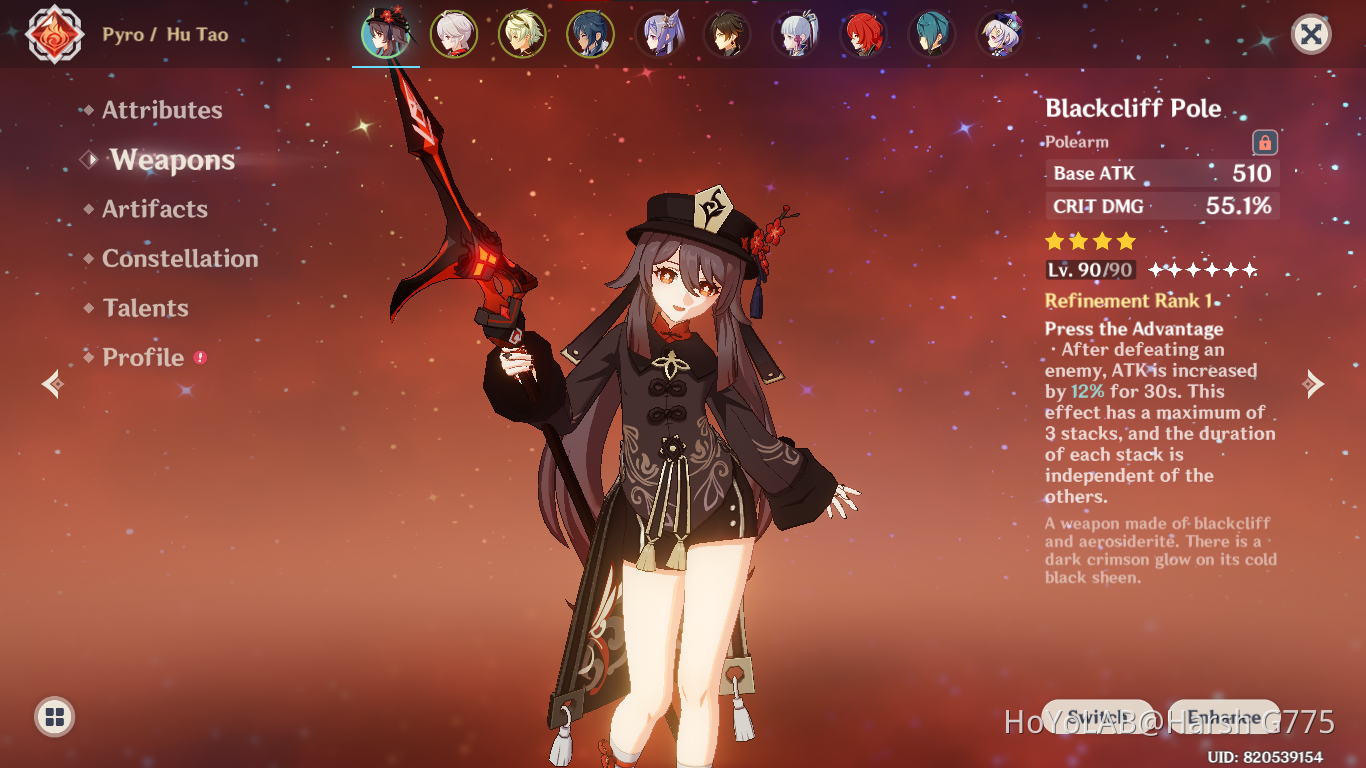Select the teal-haired character's portrait

click(930, 34)
